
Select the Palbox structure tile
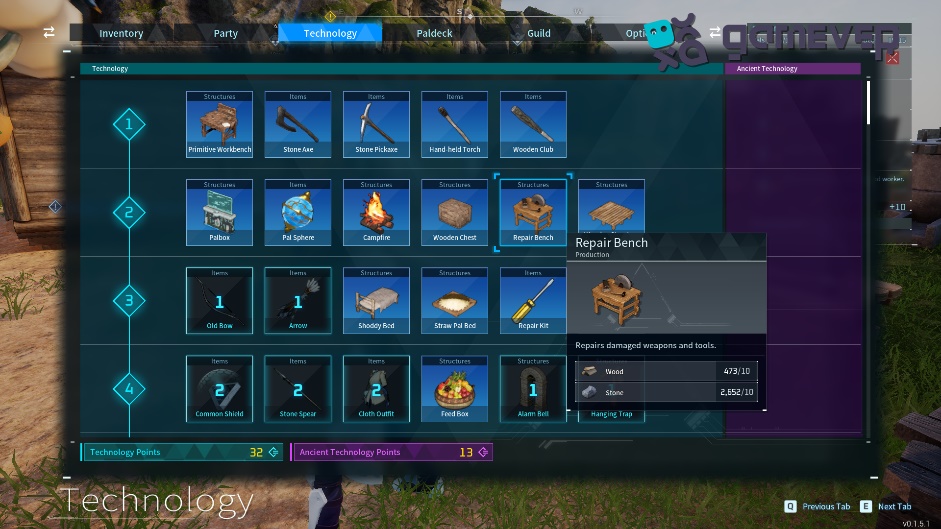pyautogui.click(x=220, y=212)
